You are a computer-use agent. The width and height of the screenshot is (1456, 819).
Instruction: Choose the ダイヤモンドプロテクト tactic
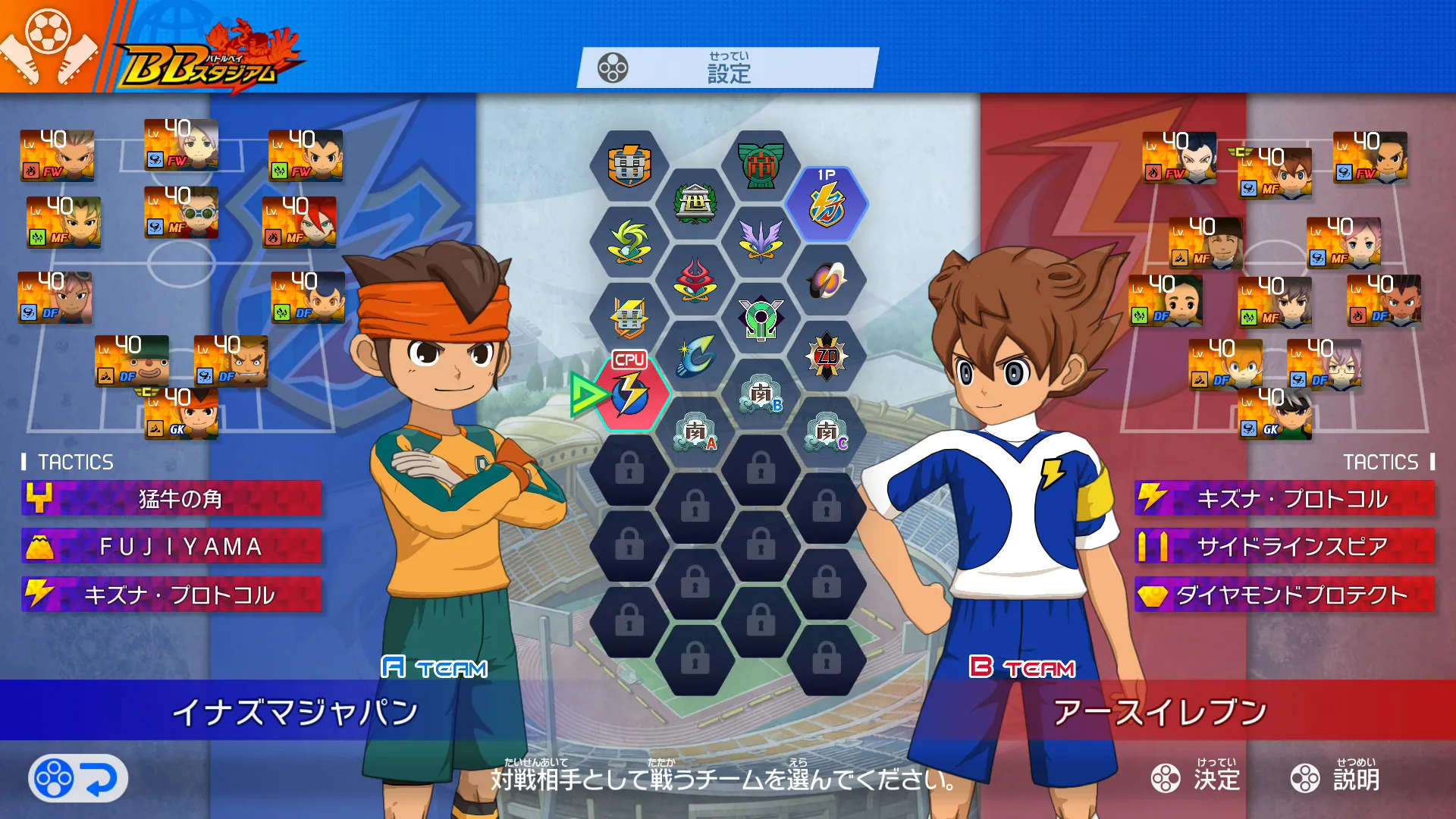click(1285, 595)
